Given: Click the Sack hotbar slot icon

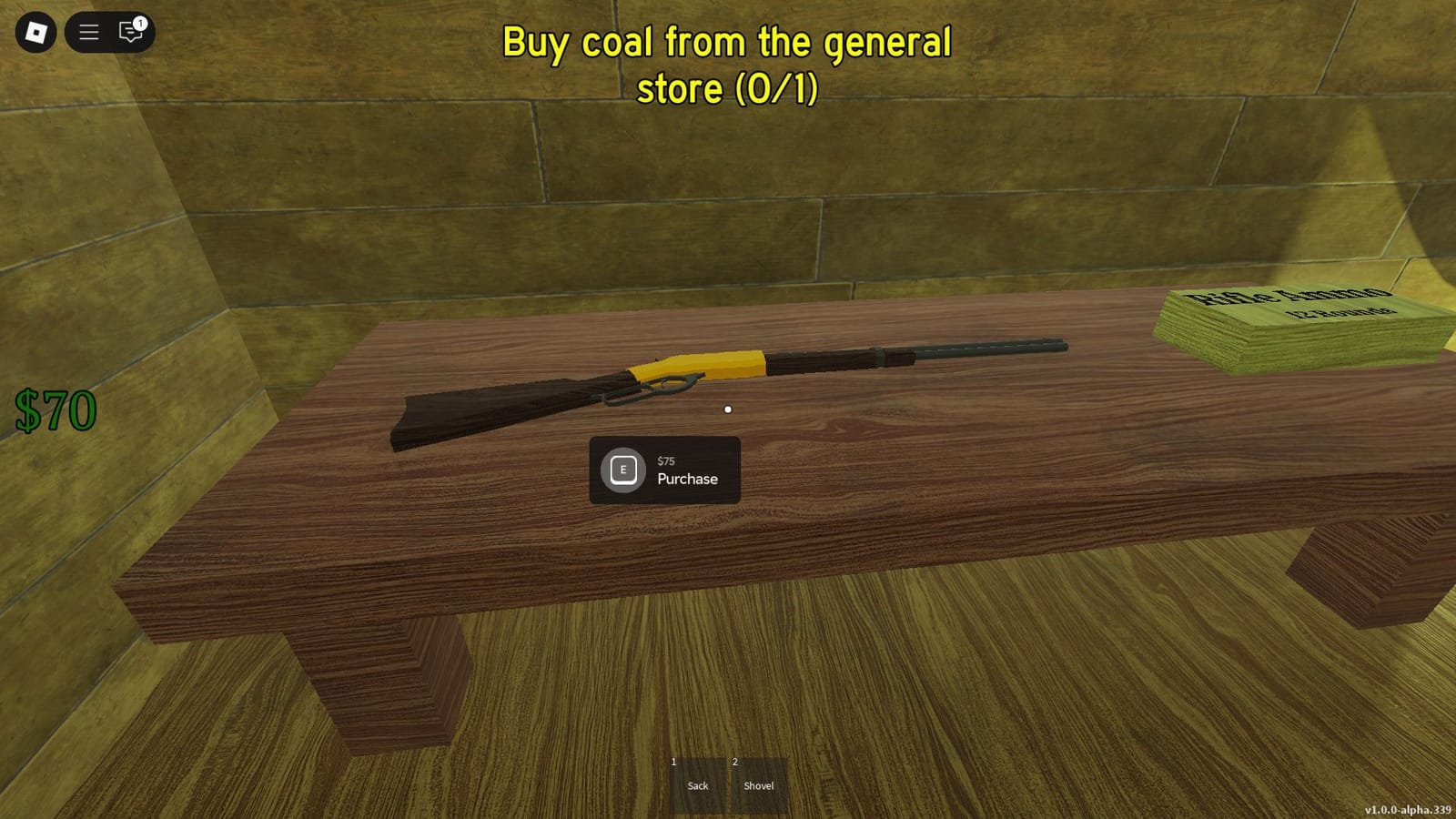Looking at the screenshot, I should [x=698, y=784].
